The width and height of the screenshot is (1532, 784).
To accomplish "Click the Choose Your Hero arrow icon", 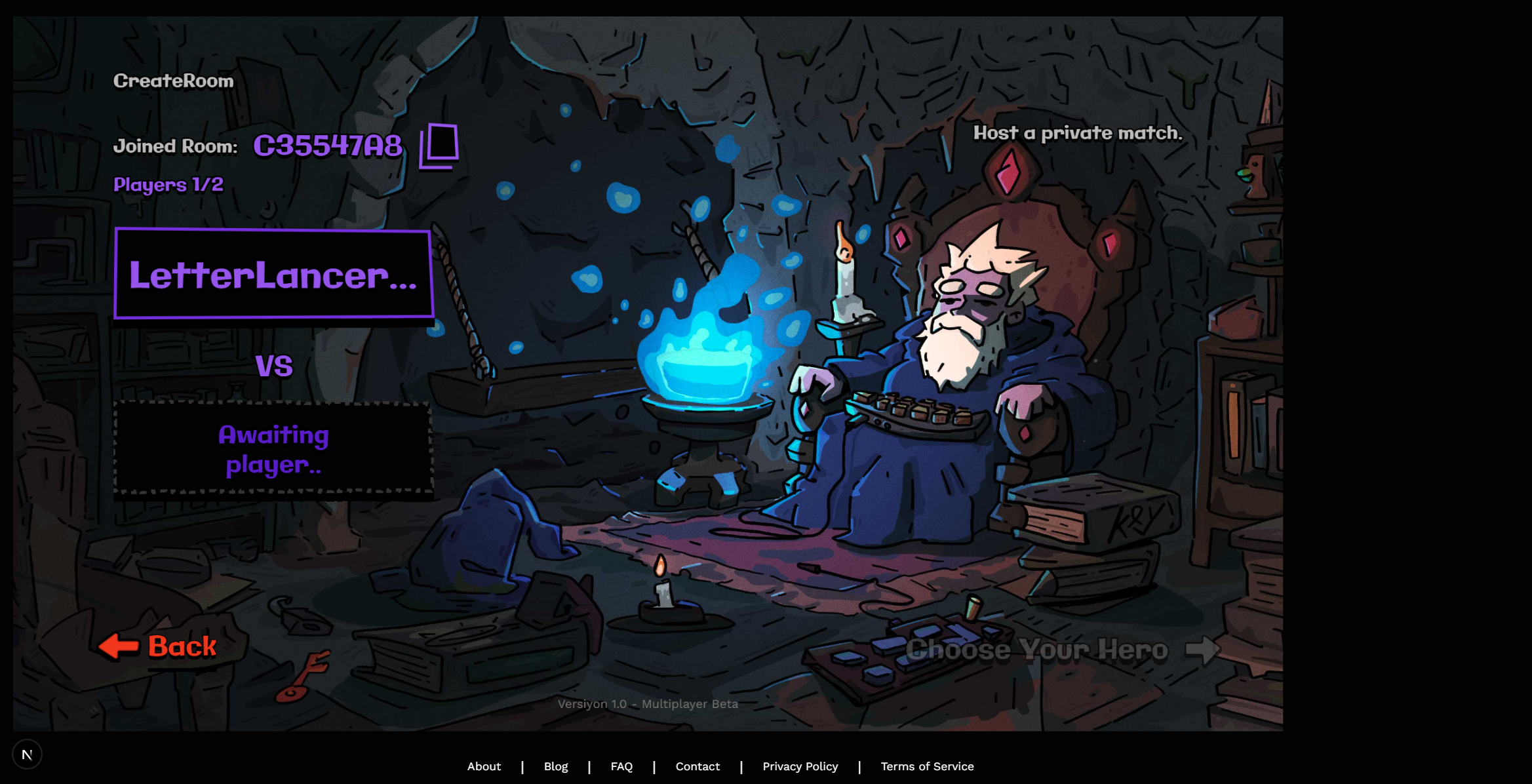I will point(1204,650).
